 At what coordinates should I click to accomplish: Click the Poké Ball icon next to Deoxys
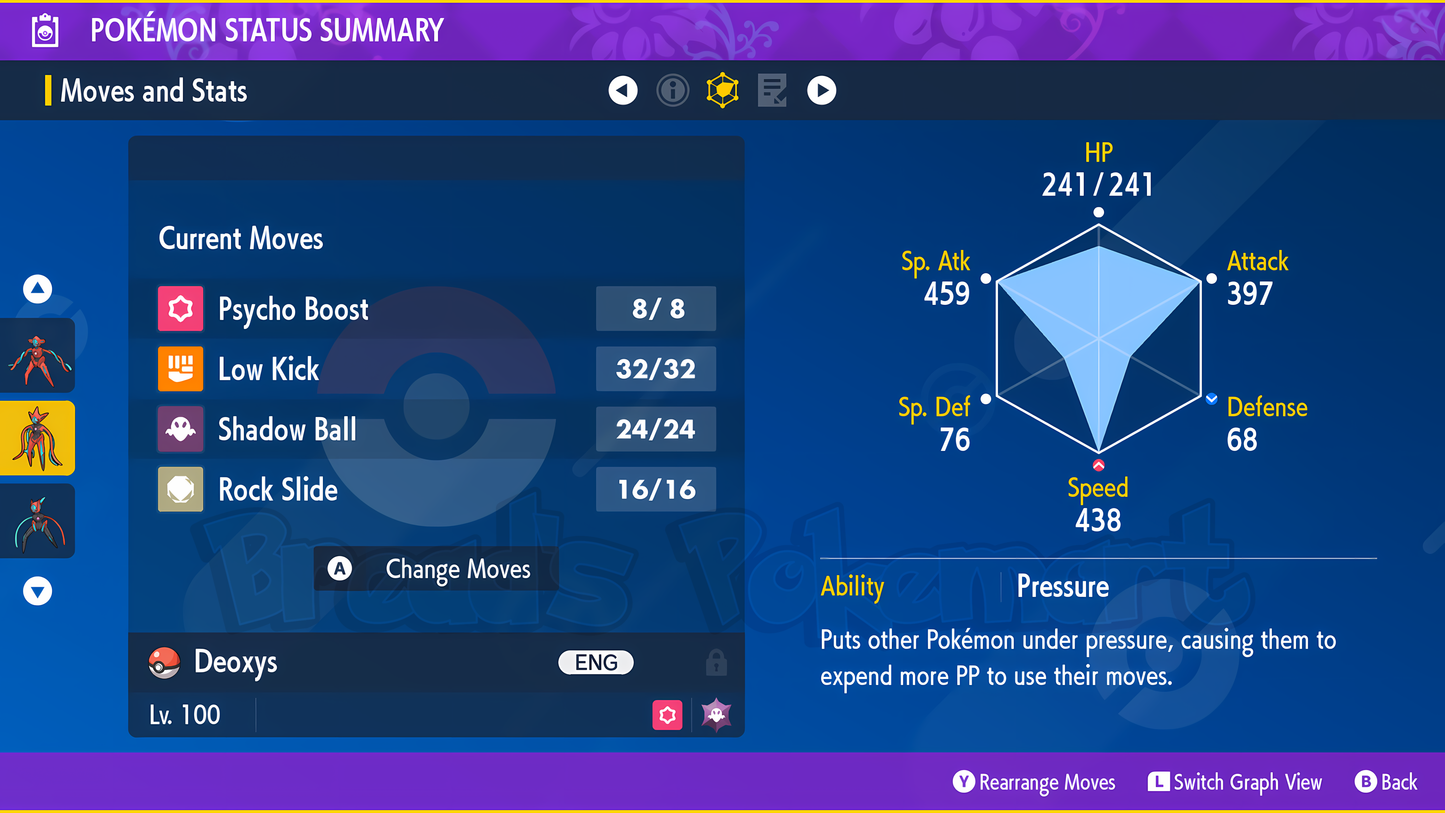[164, 662]
